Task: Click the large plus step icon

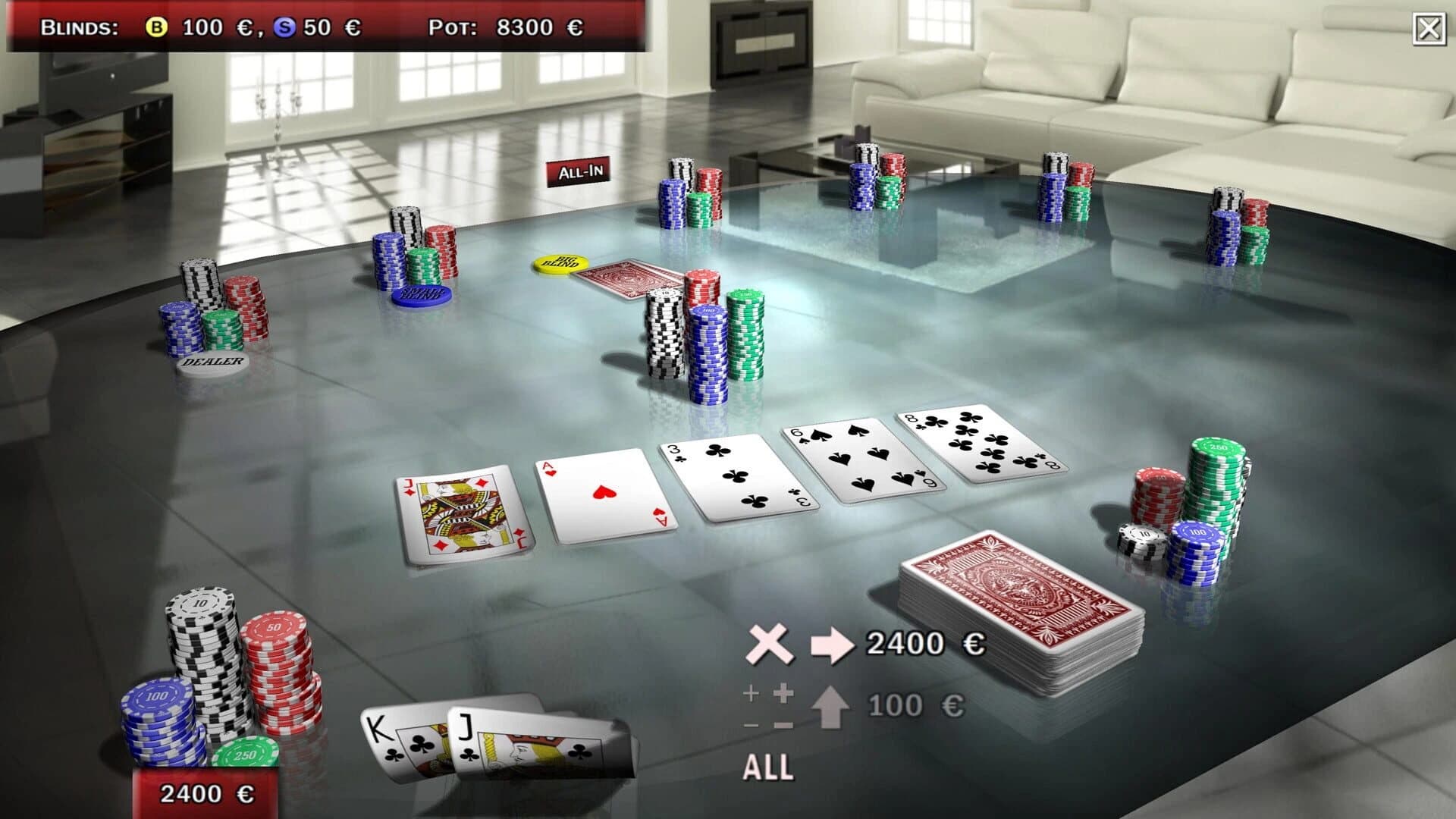Action: point(783,695)
